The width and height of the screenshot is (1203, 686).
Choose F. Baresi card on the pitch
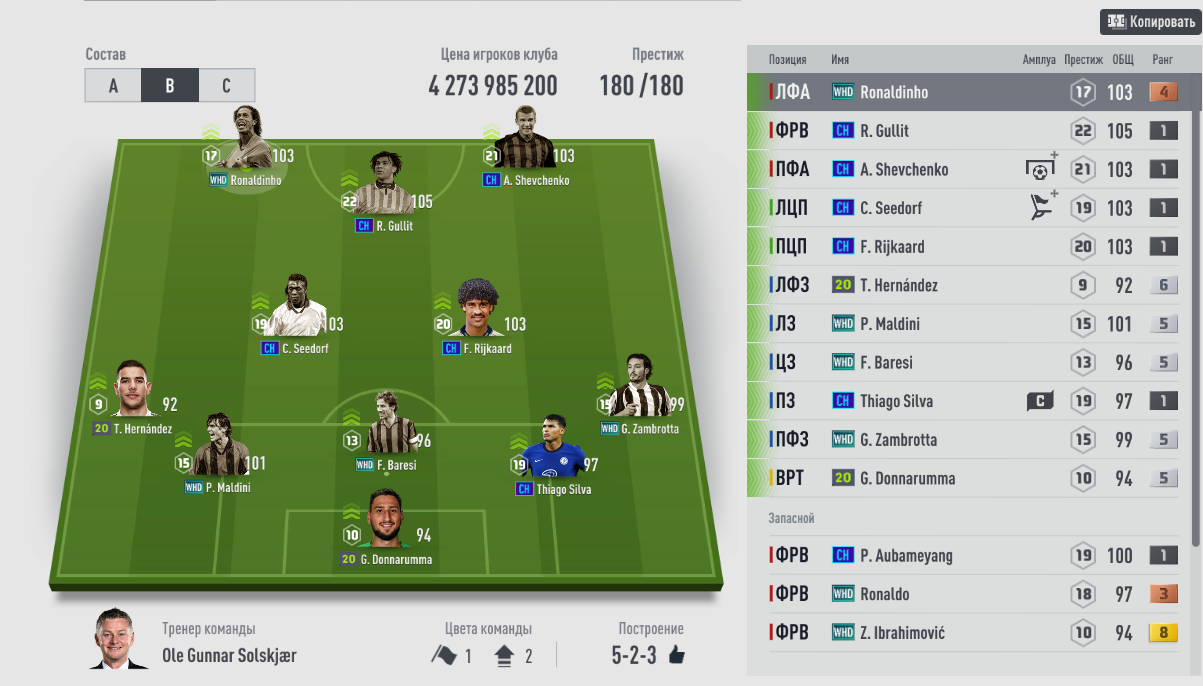coord(385,430)
